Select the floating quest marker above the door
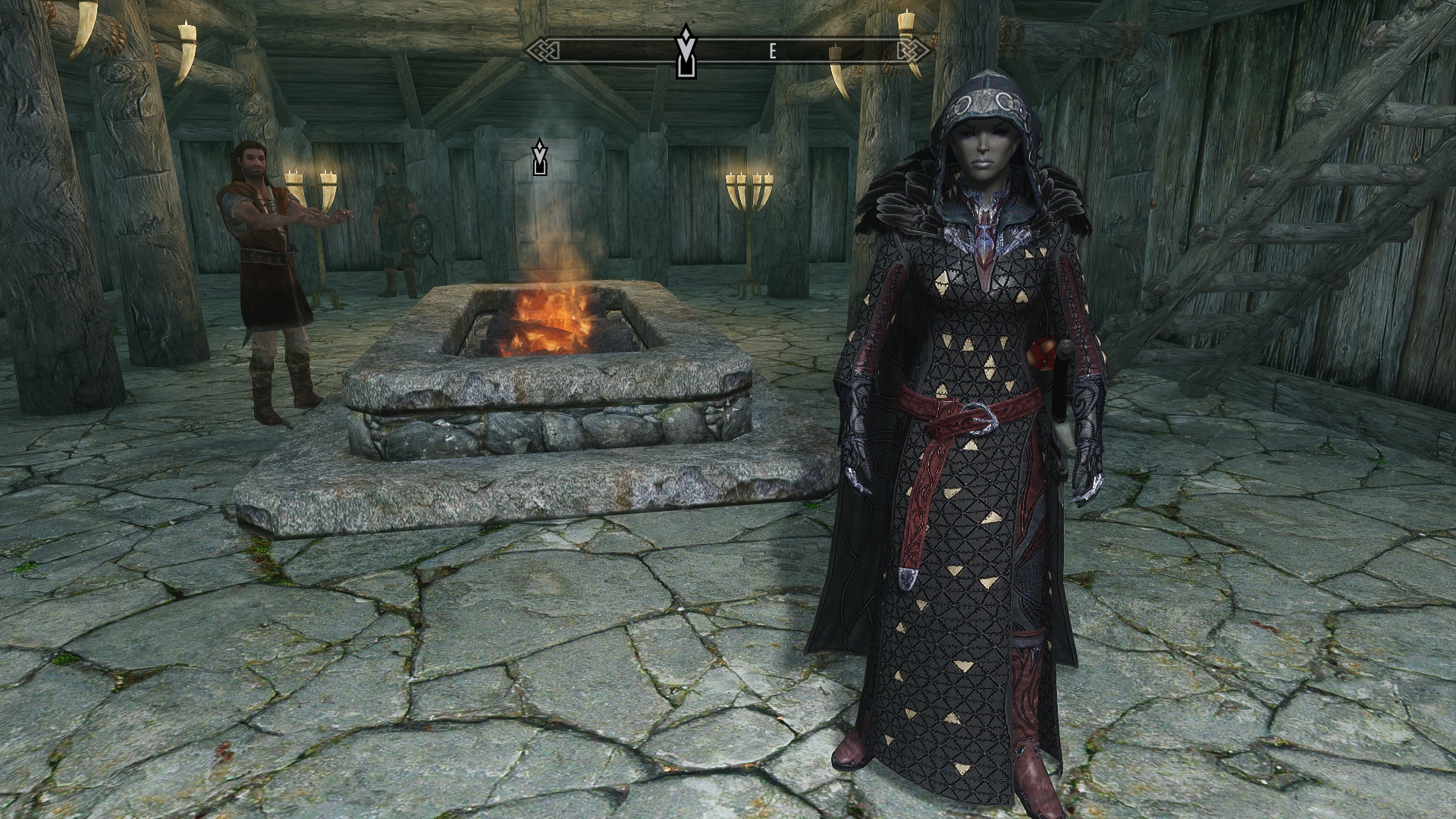1456x819 pixels. click(539, 157)
